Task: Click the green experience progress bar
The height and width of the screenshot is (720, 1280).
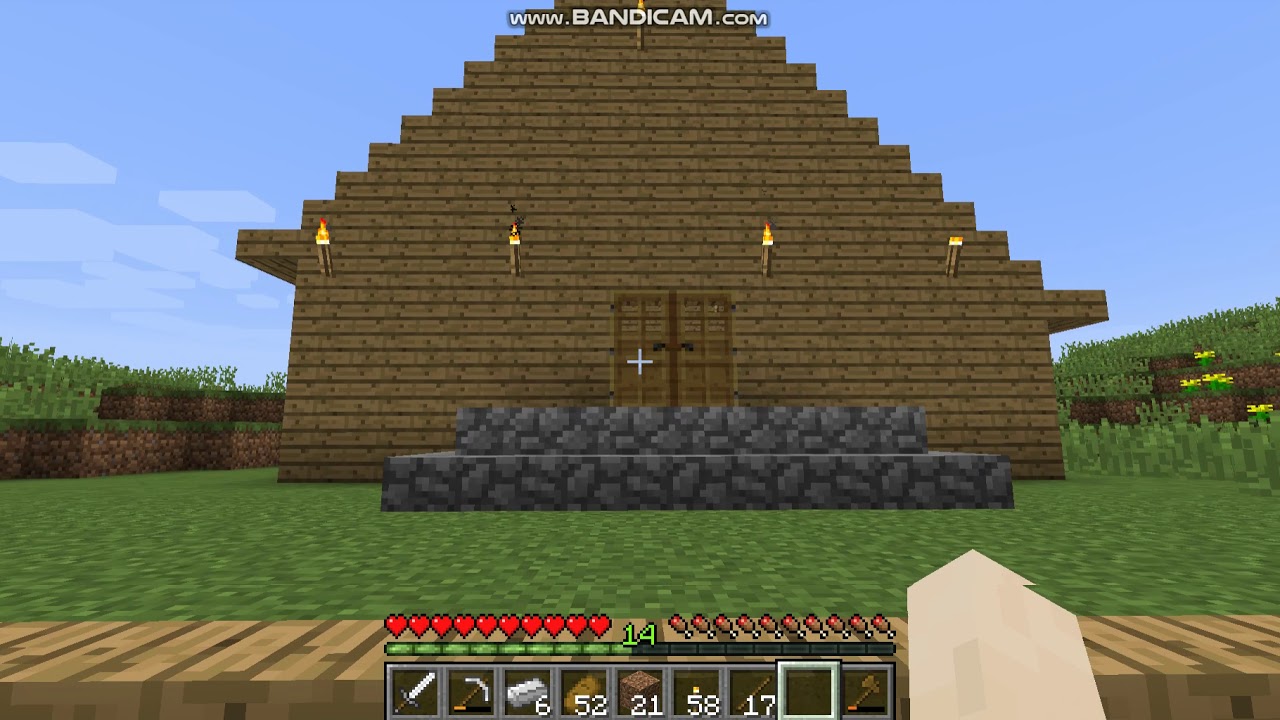Action: 500,650
